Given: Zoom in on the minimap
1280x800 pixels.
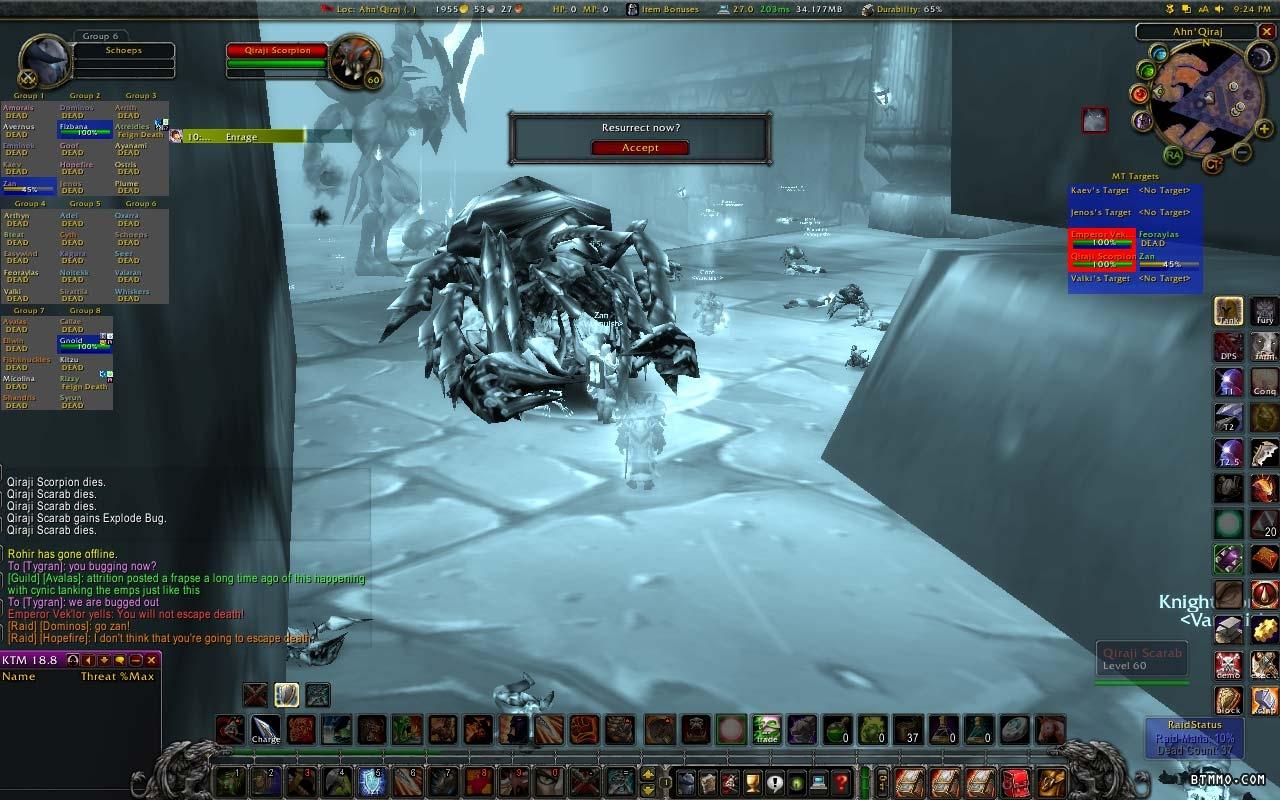Looking at the screenshot, I should pyautogui.click(x=1263, y=129).
